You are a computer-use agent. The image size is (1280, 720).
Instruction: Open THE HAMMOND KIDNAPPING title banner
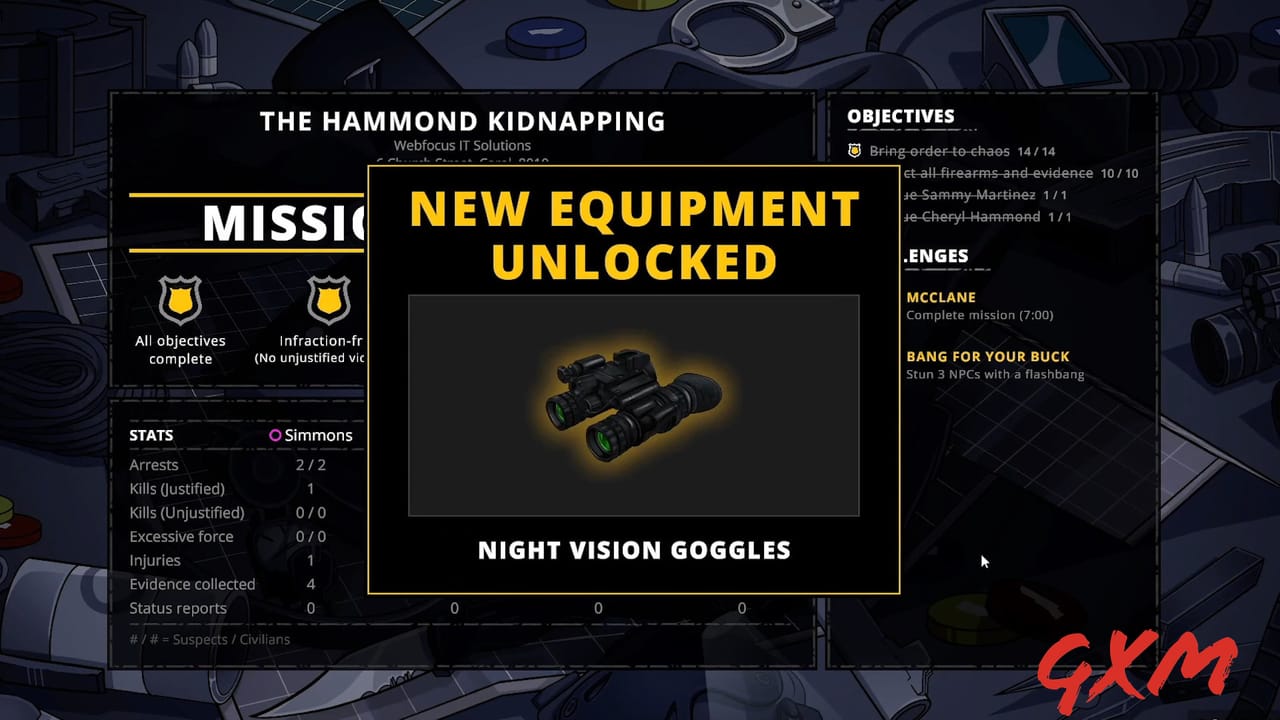pos(462,121)
